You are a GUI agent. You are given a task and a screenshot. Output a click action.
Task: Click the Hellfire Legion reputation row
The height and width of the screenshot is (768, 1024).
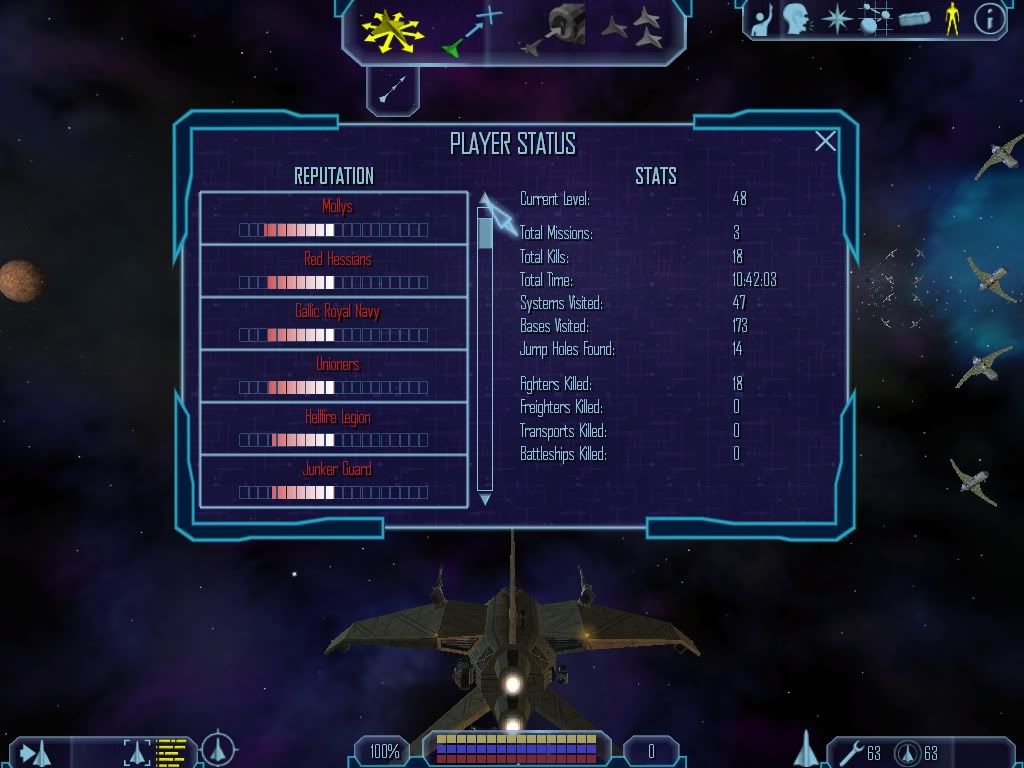click(x=334, y=428)
